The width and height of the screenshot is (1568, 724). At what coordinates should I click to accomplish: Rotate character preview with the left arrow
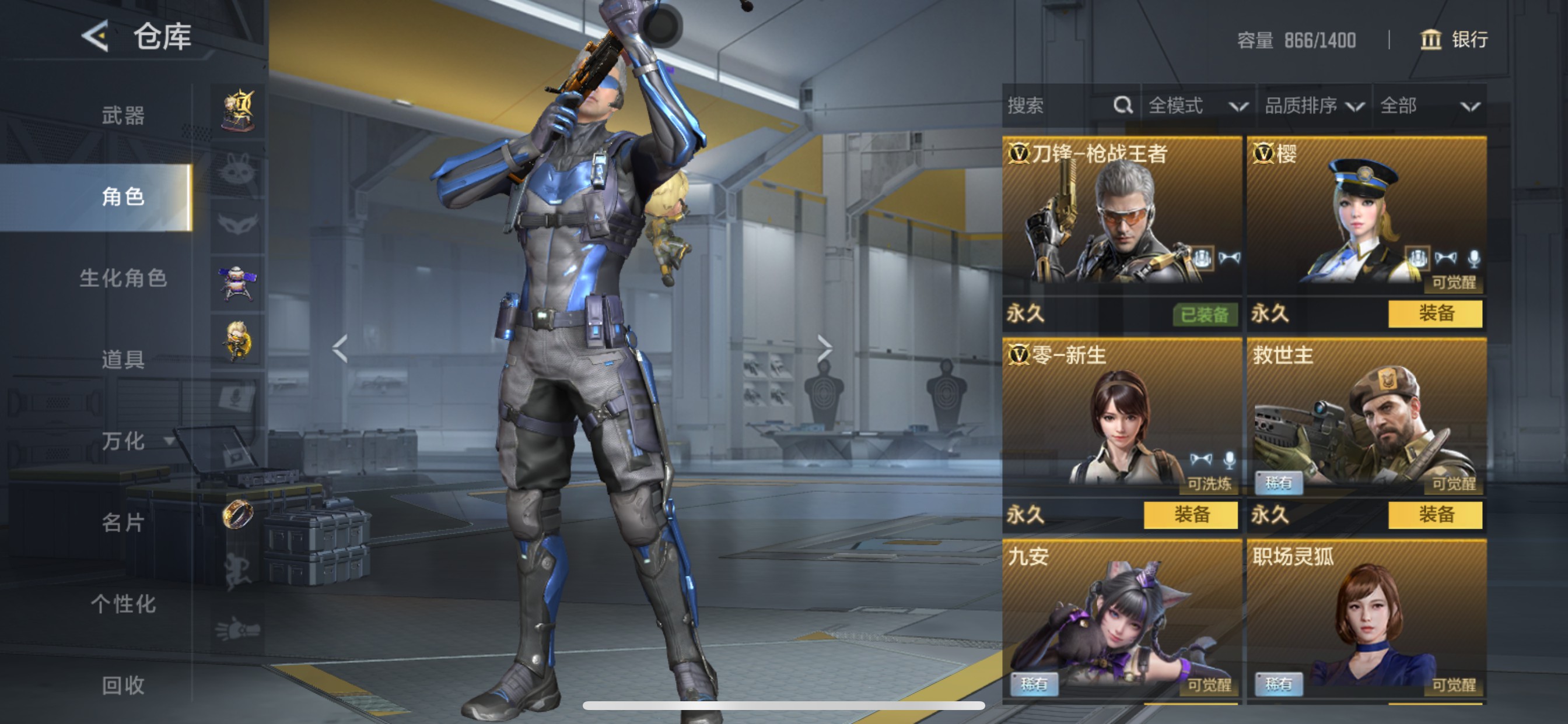coord(340,349)
